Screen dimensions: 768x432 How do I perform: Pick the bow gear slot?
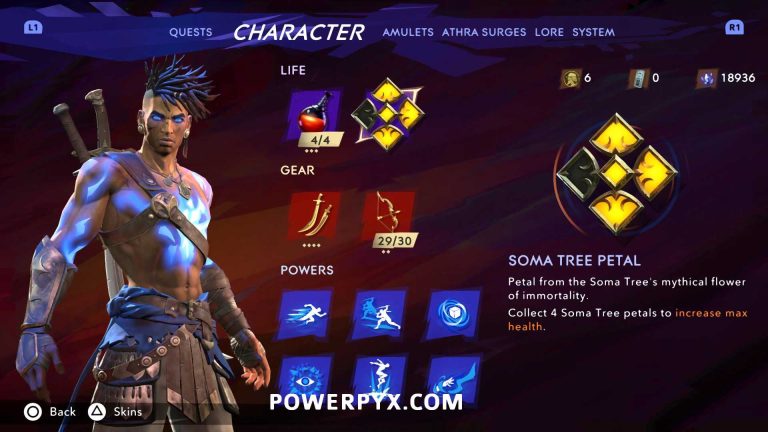tap(387, 214)
